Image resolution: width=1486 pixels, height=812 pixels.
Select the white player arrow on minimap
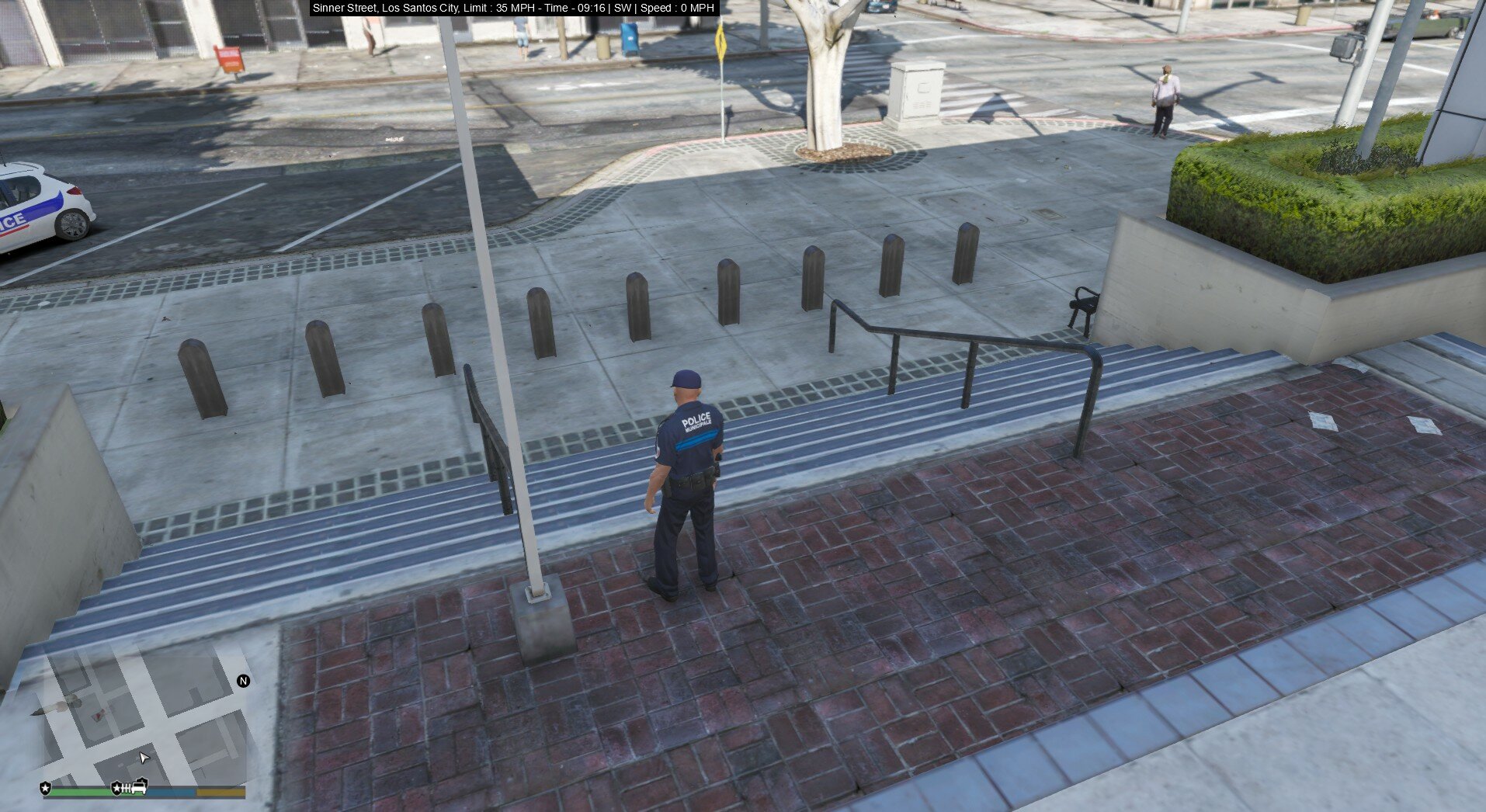pyautogui.click(x=144, y=758)
